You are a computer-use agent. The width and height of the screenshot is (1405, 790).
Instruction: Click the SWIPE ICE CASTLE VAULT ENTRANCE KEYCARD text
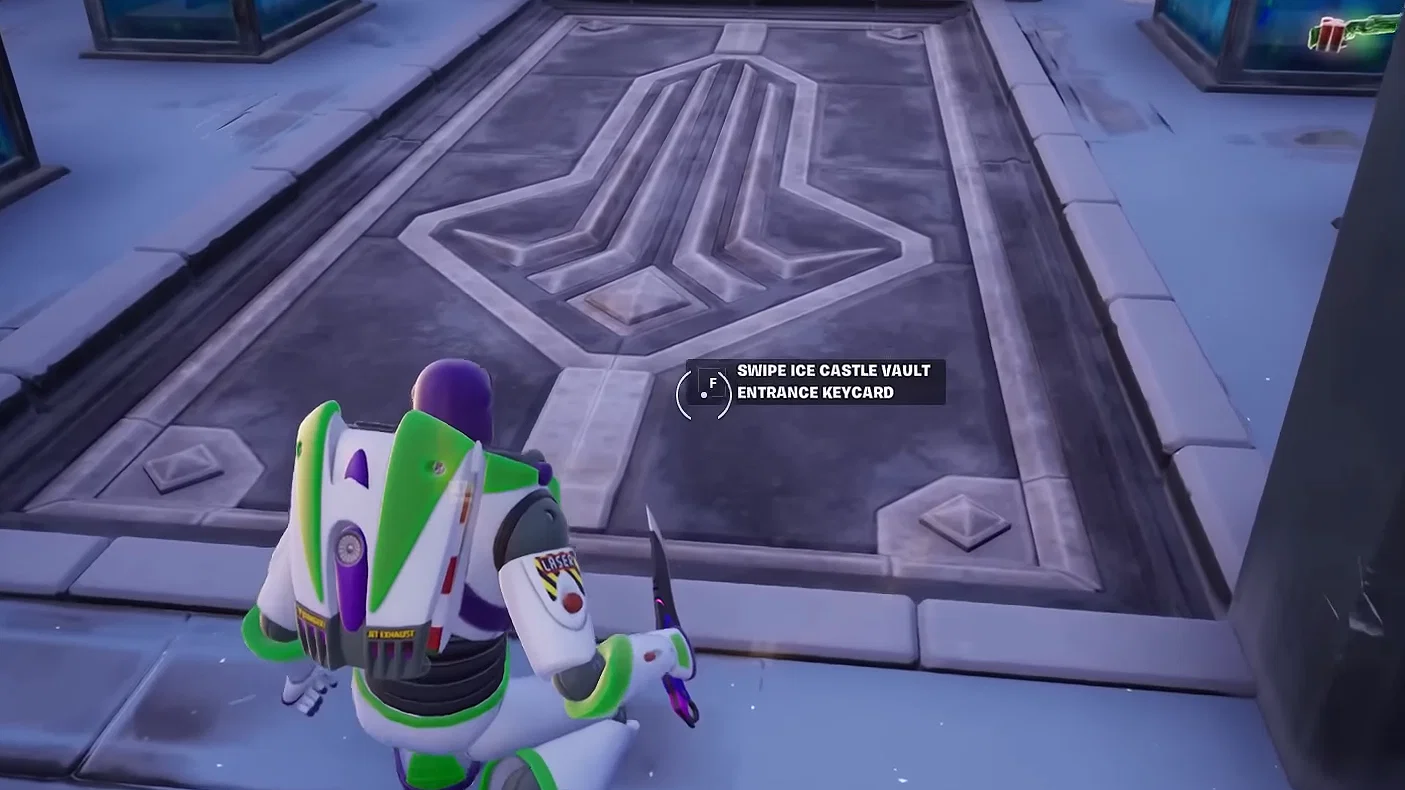[832, 381]
